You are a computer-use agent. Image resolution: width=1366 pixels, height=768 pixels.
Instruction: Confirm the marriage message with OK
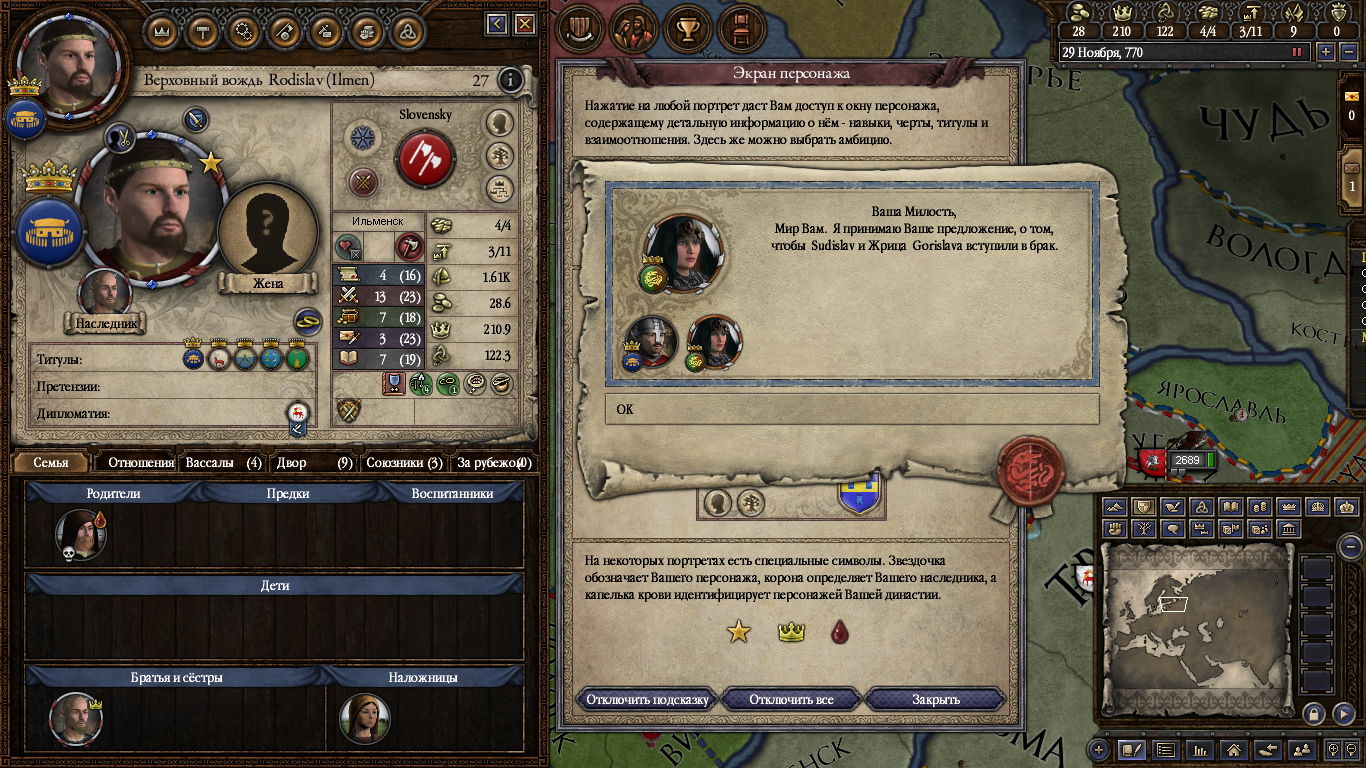point(851,409)
